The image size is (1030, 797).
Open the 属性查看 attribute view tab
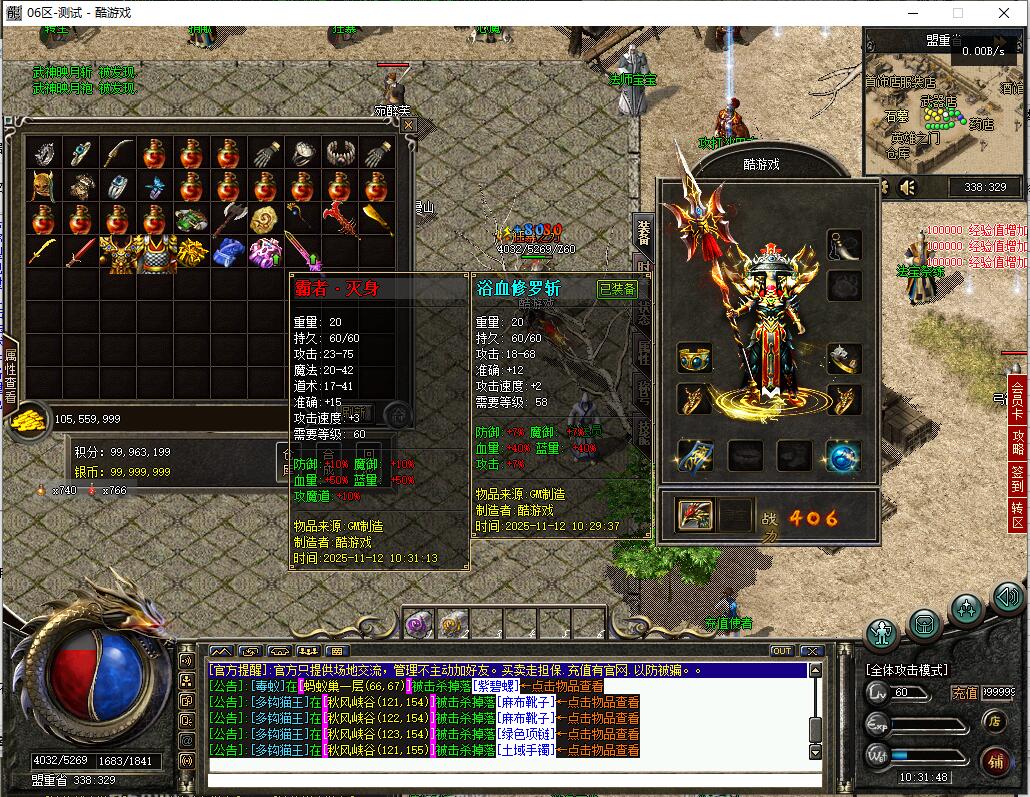pyautogui.click(x=10, y=375)
